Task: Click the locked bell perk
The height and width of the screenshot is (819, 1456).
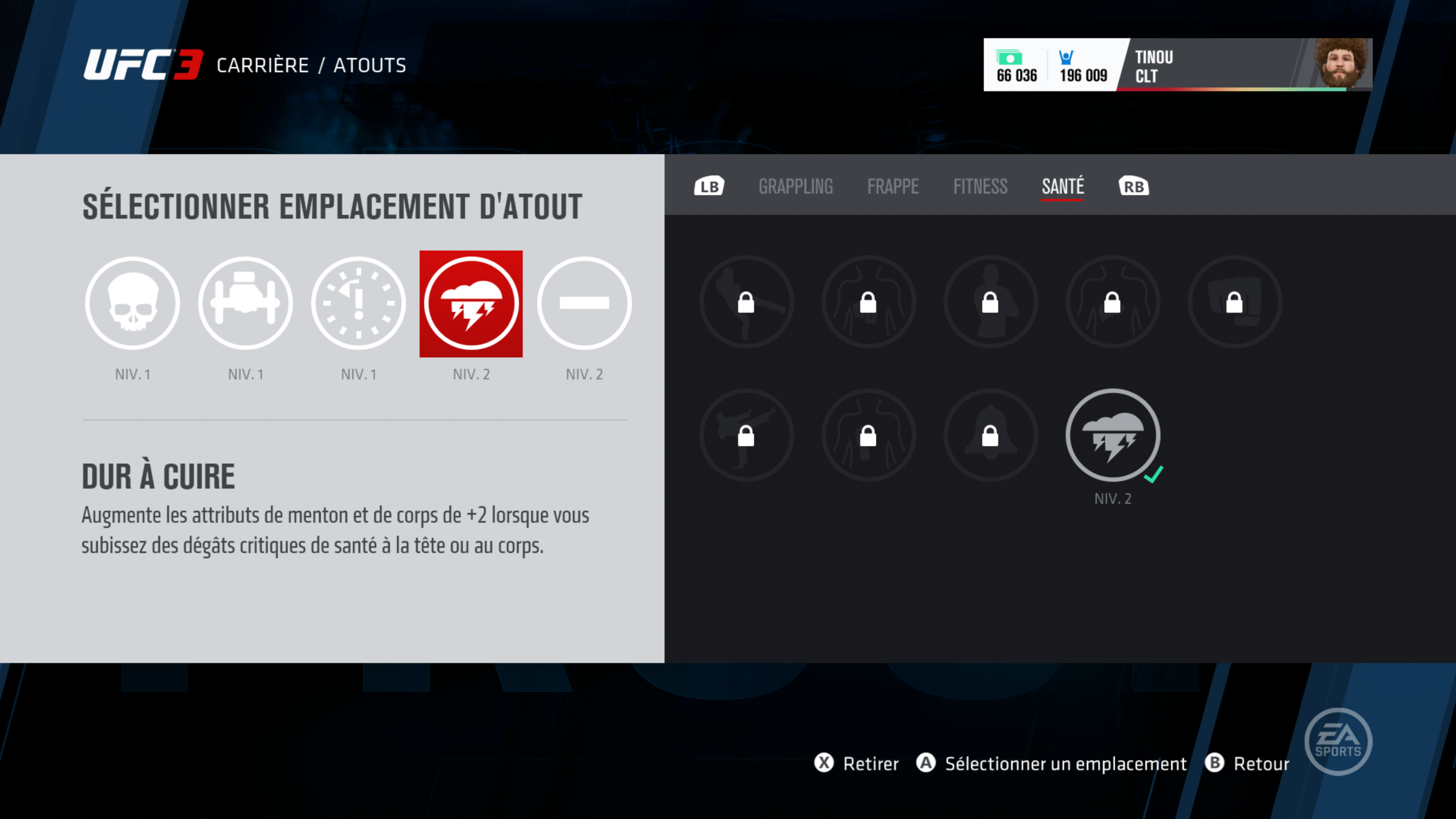Action: pos(990,435)
